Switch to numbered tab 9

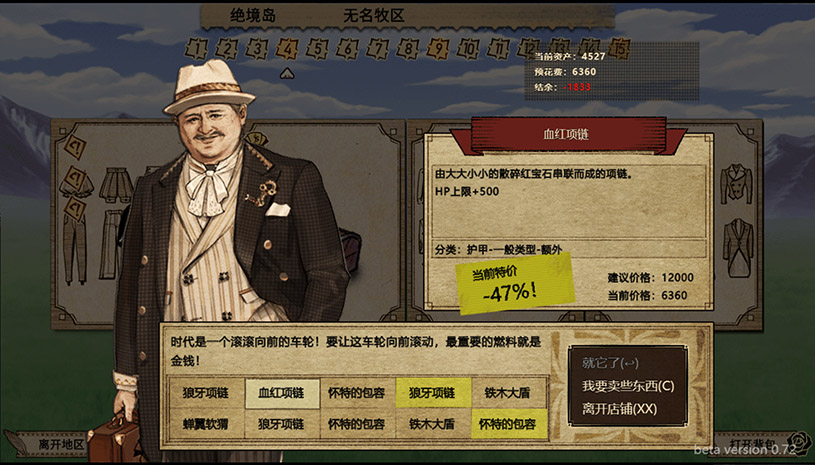(x=437, y=47)
